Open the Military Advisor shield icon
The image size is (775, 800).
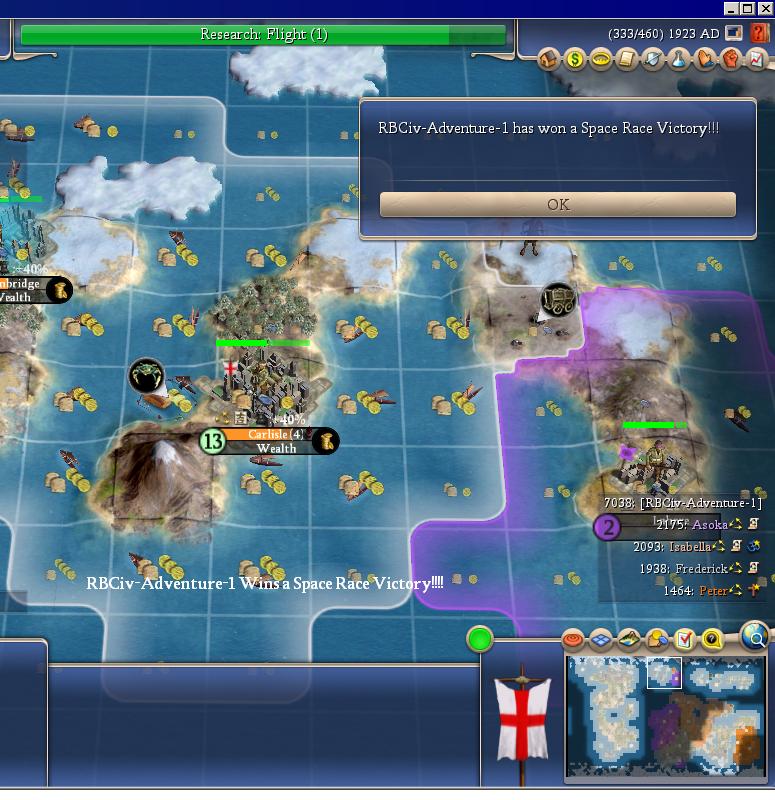click(653, 60)
